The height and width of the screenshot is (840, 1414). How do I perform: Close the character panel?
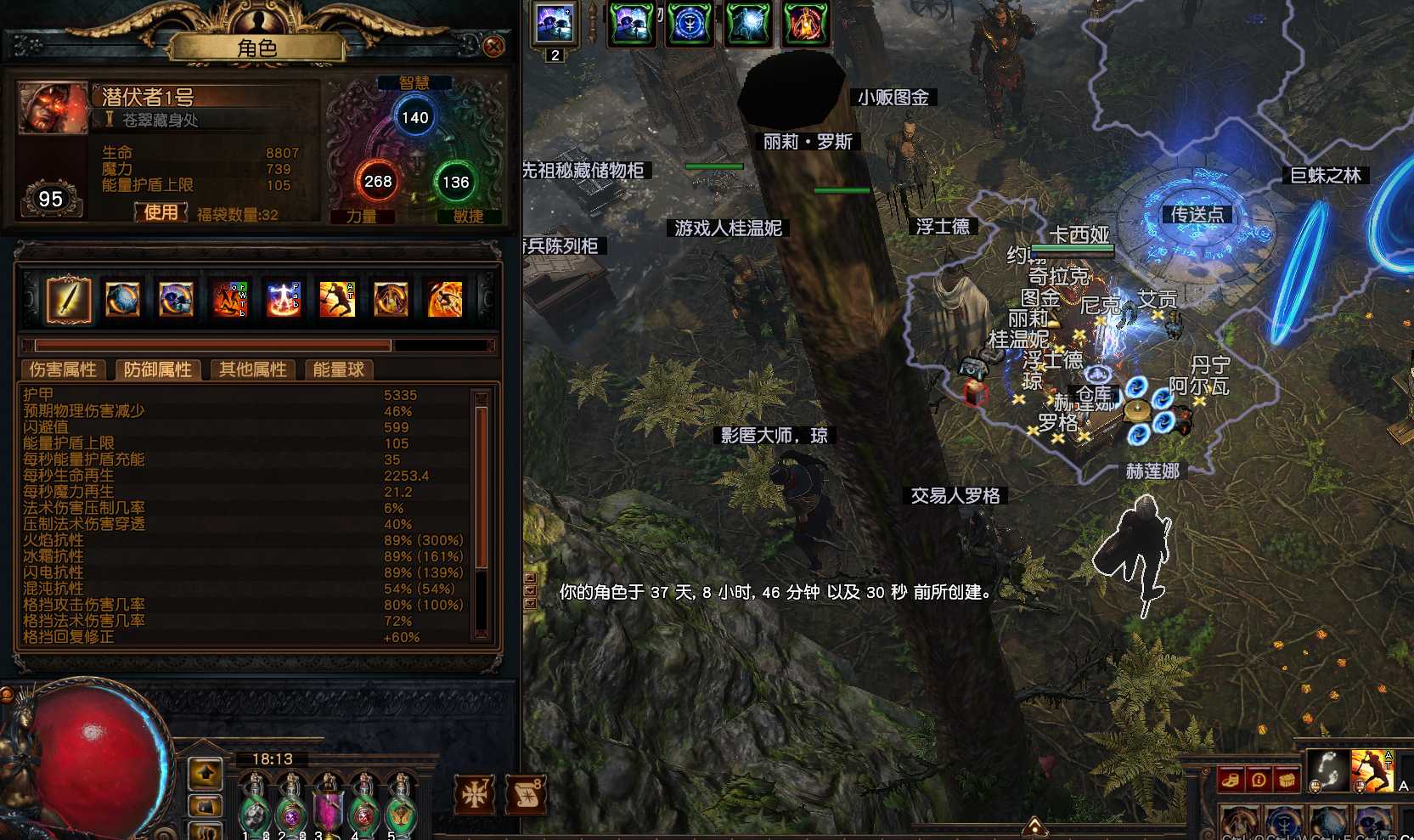click(493, 46)
